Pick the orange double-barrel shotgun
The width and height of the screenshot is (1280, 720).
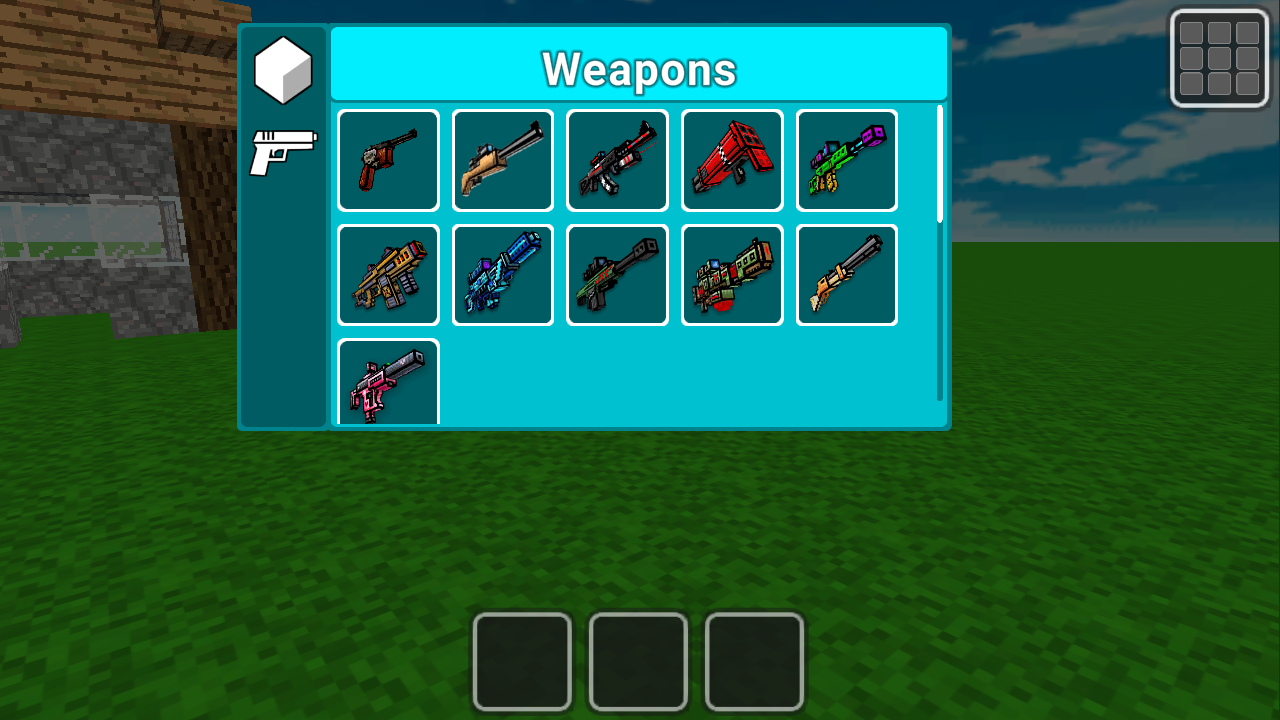846,274
